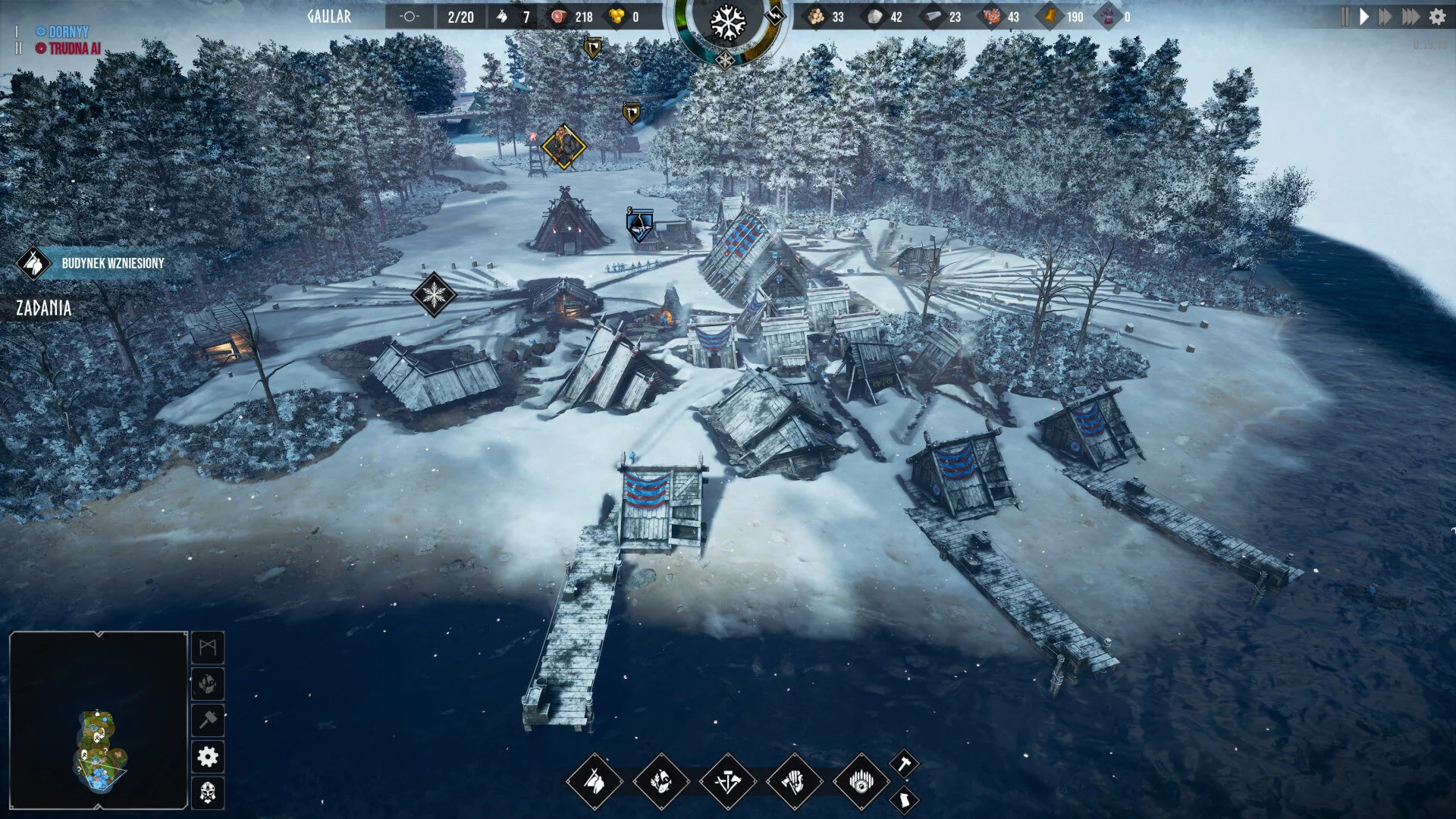Open the food buildings category with fish icon
The height and width of the screenshot is (819, 1456).
[661, 782]
